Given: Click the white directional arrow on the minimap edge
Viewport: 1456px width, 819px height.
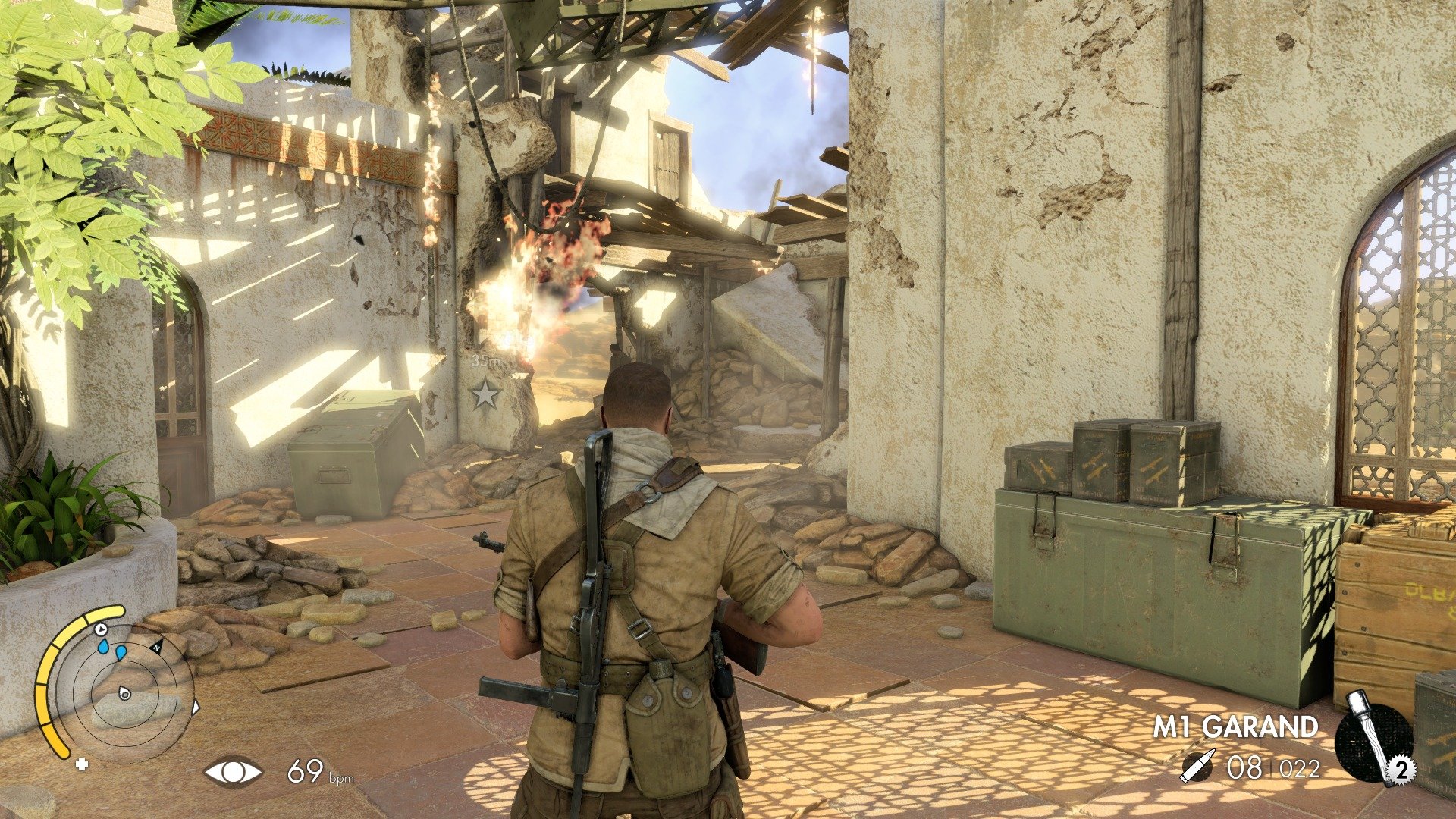Looking at the screenshot, I should [196, 707].
